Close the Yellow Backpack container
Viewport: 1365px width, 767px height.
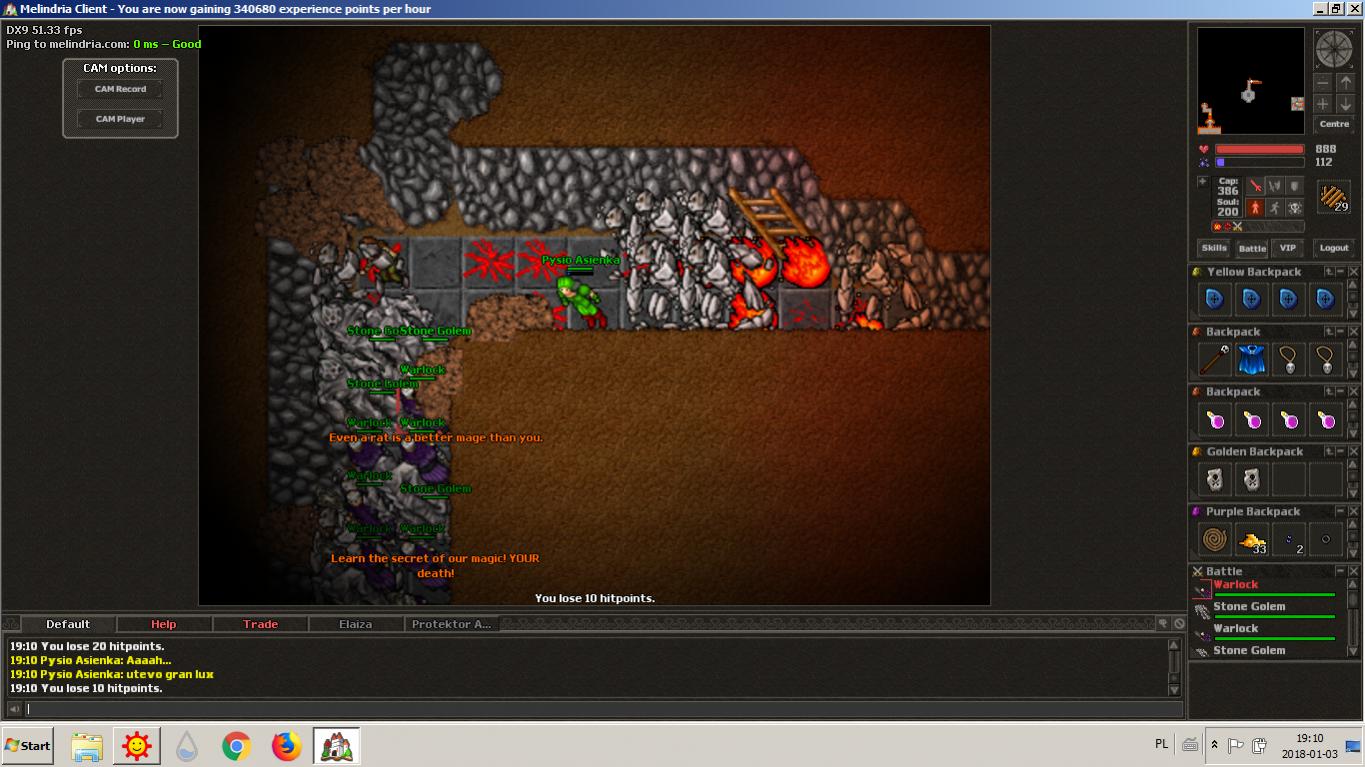[1354, 272]
